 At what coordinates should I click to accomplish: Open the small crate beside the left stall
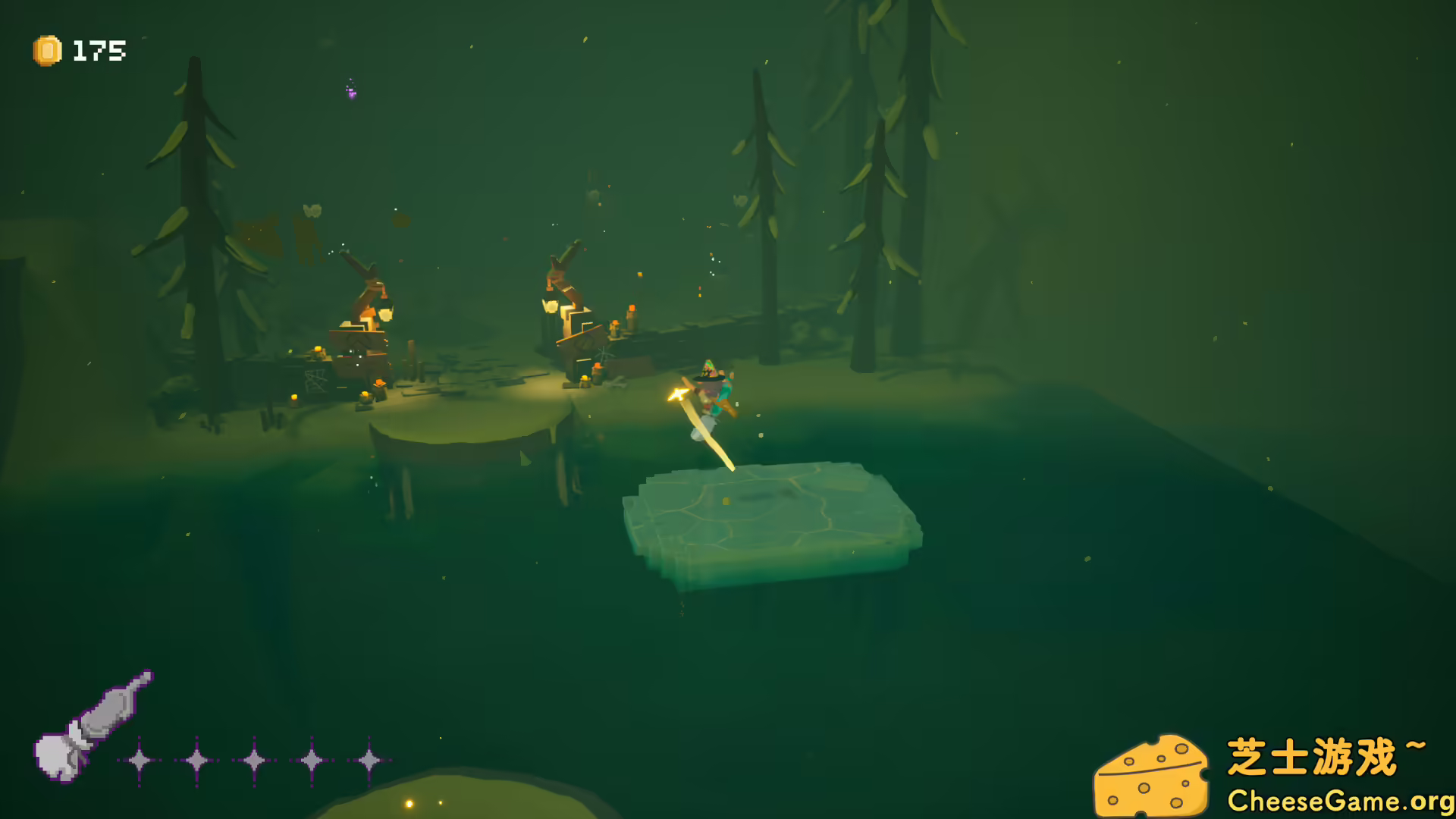coord(381,384)
